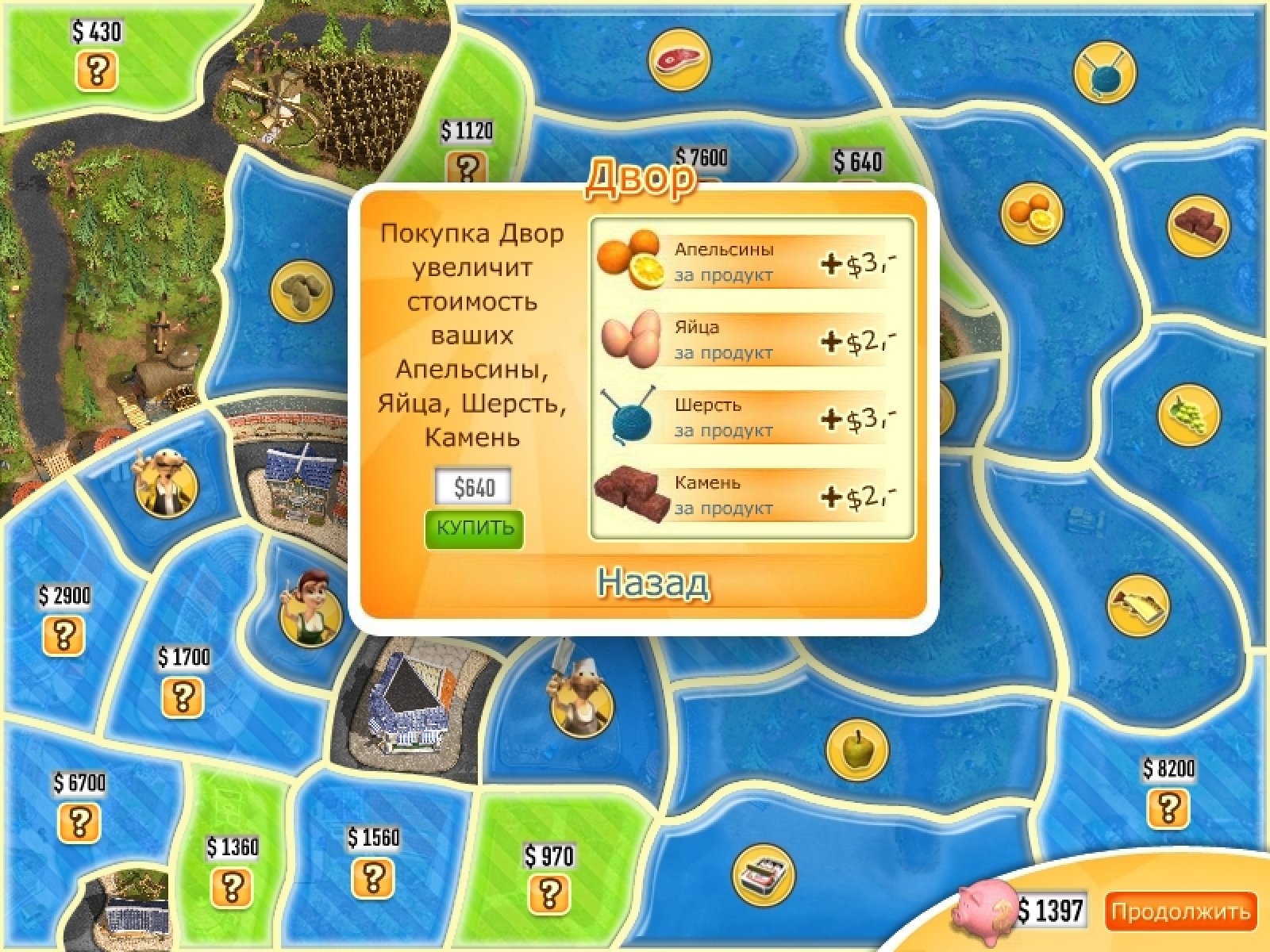Image resolution: width=1270 pixels, height=952 pixels.
Task: Select the $970 locked plot
Action: pyautogui.click(x=548, y=894)
